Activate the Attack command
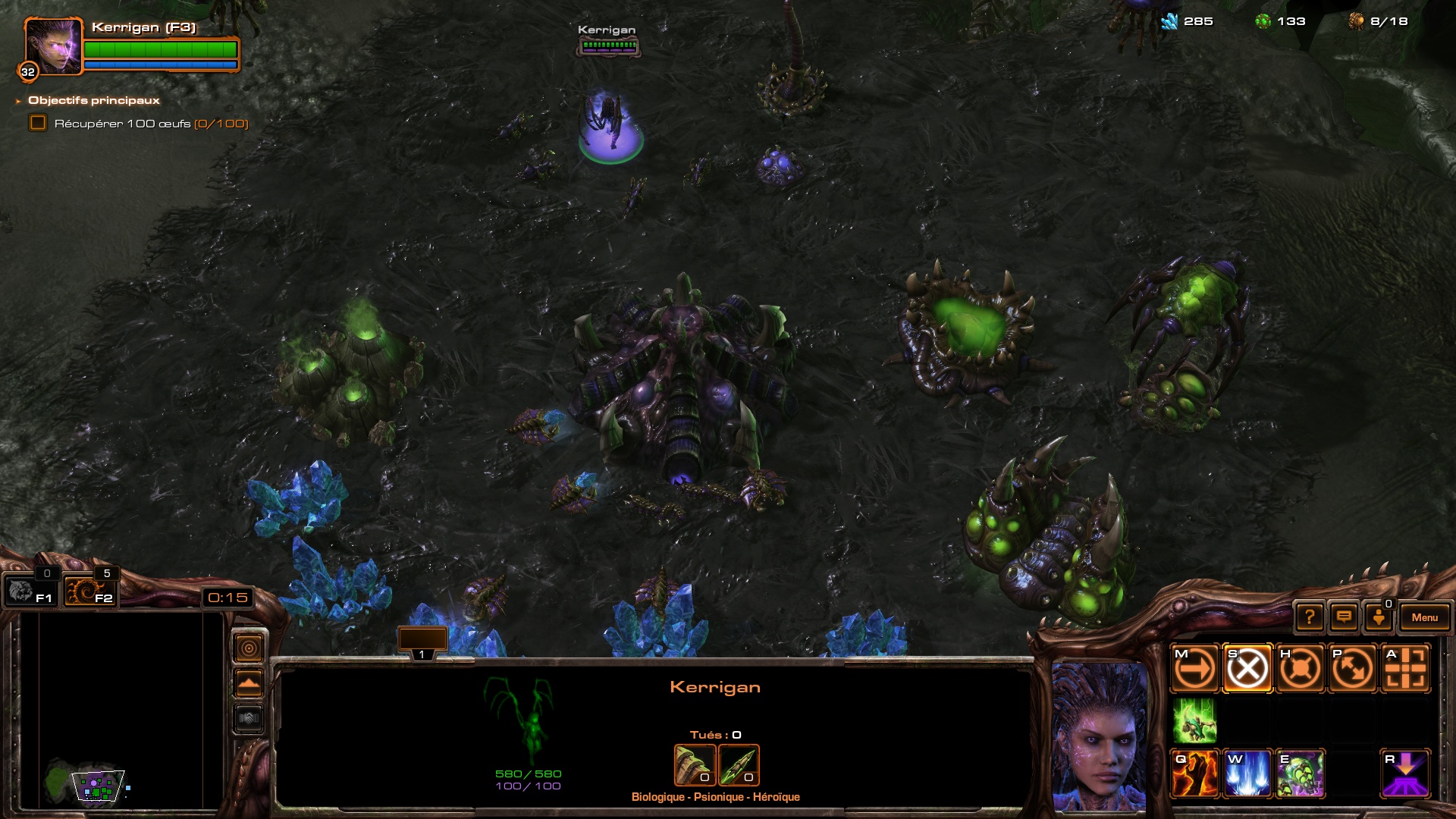This screenshot has height=819, width=1456. point(1405,669)
